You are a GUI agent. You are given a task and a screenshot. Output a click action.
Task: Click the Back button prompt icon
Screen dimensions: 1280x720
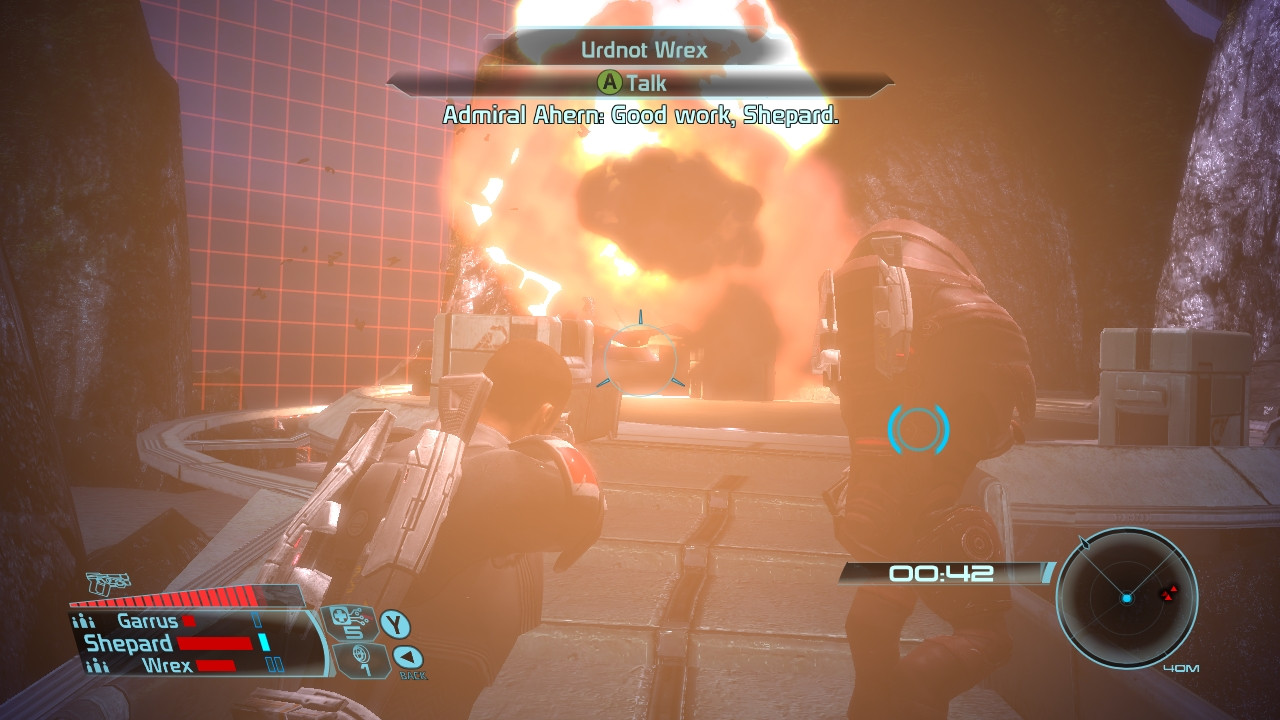point(406,657)
